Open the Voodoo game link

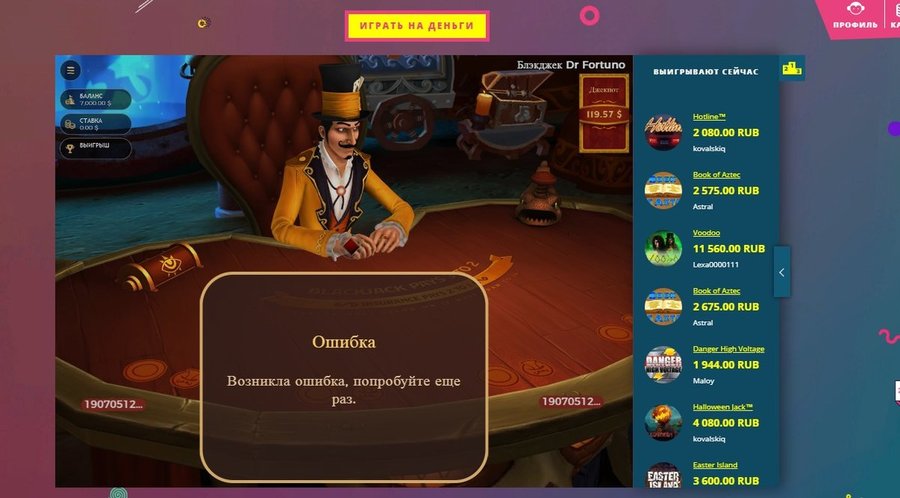tap(709, 233)
